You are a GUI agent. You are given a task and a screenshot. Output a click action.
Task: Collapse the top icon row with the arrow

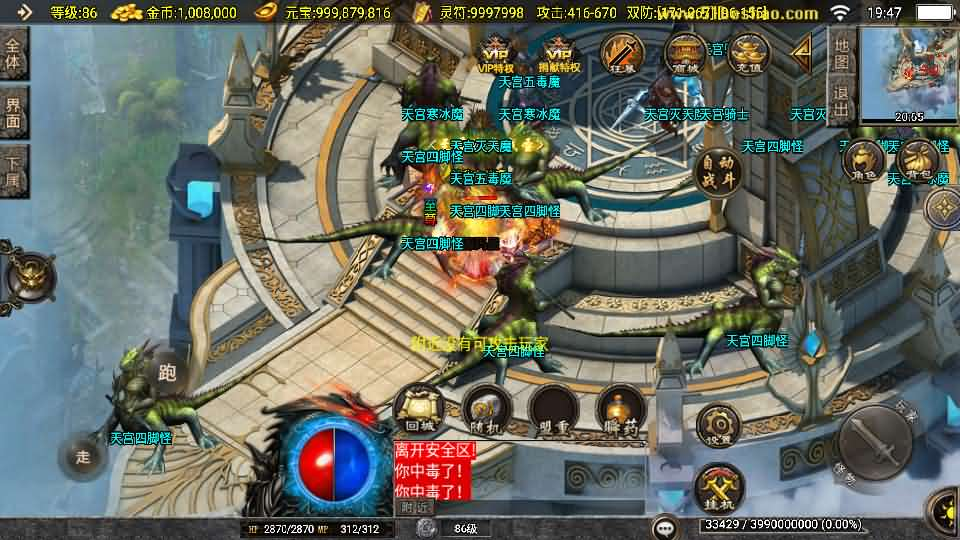(802, 52)
